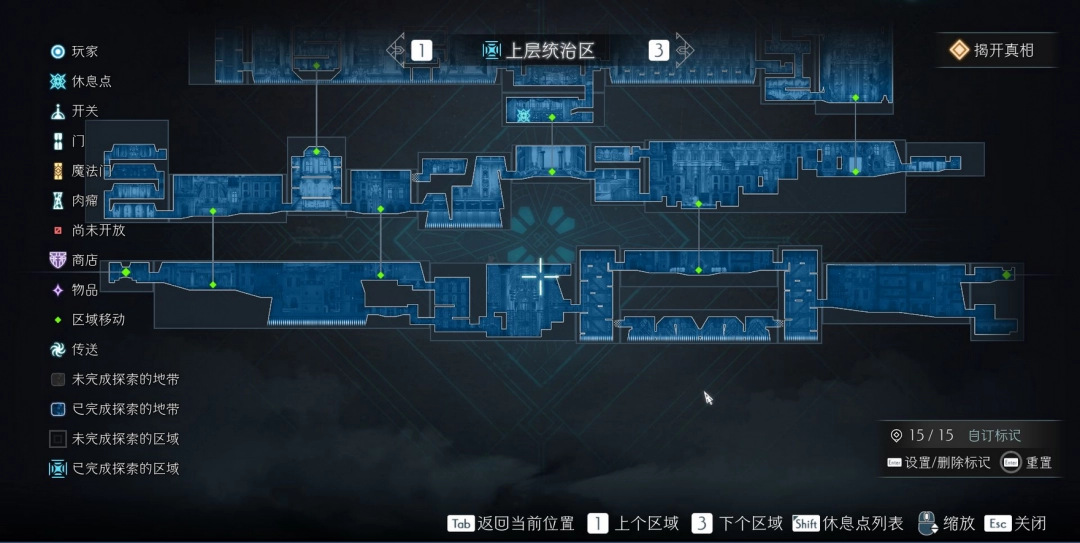Select the 肉瘤 legend entry
1080x543 pixels.
(x=75, y=201)
